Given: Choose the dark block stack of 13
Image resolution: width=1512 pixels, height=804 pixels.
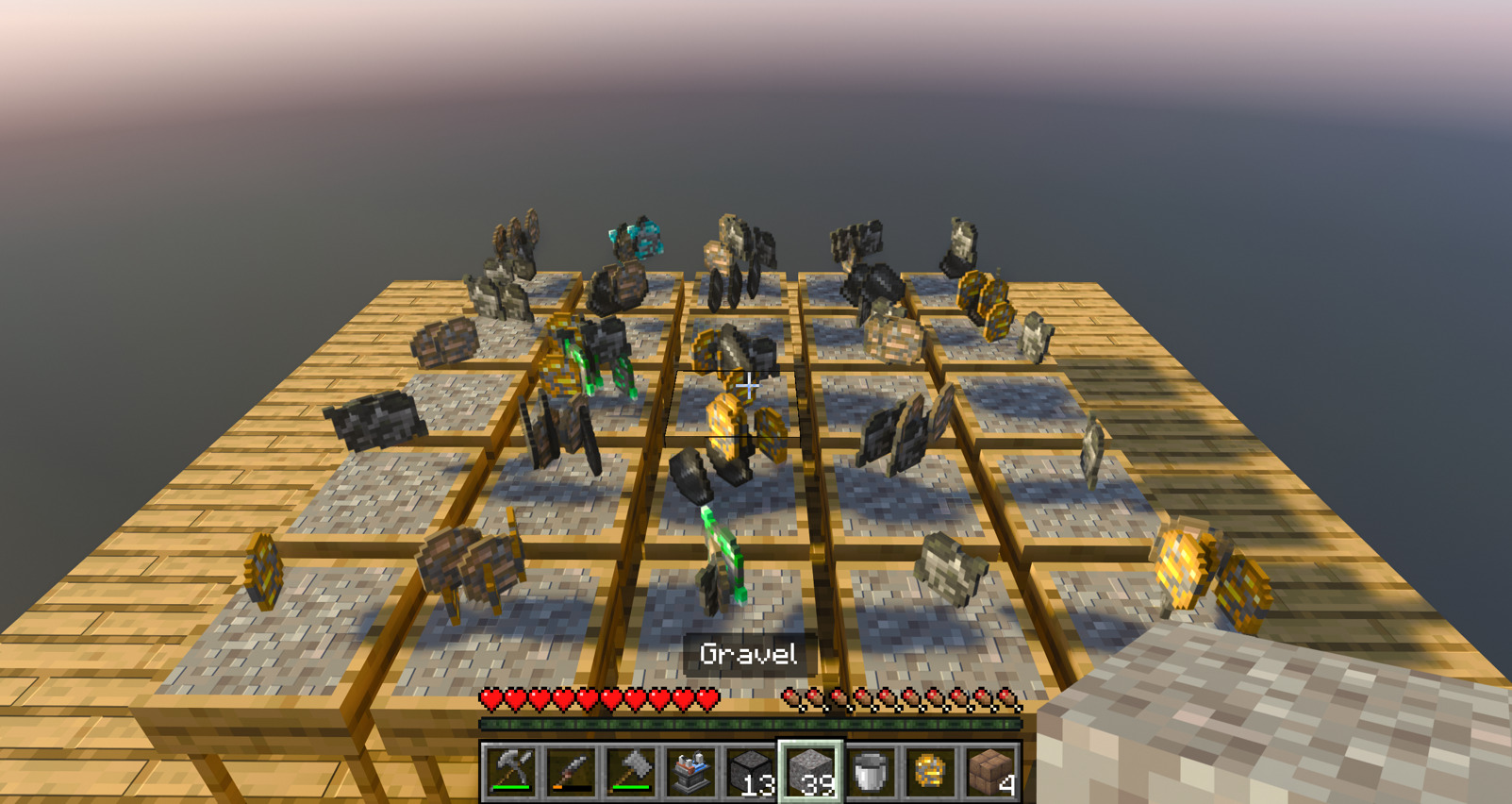Looking at the screenshot, I should pos(752,770).
